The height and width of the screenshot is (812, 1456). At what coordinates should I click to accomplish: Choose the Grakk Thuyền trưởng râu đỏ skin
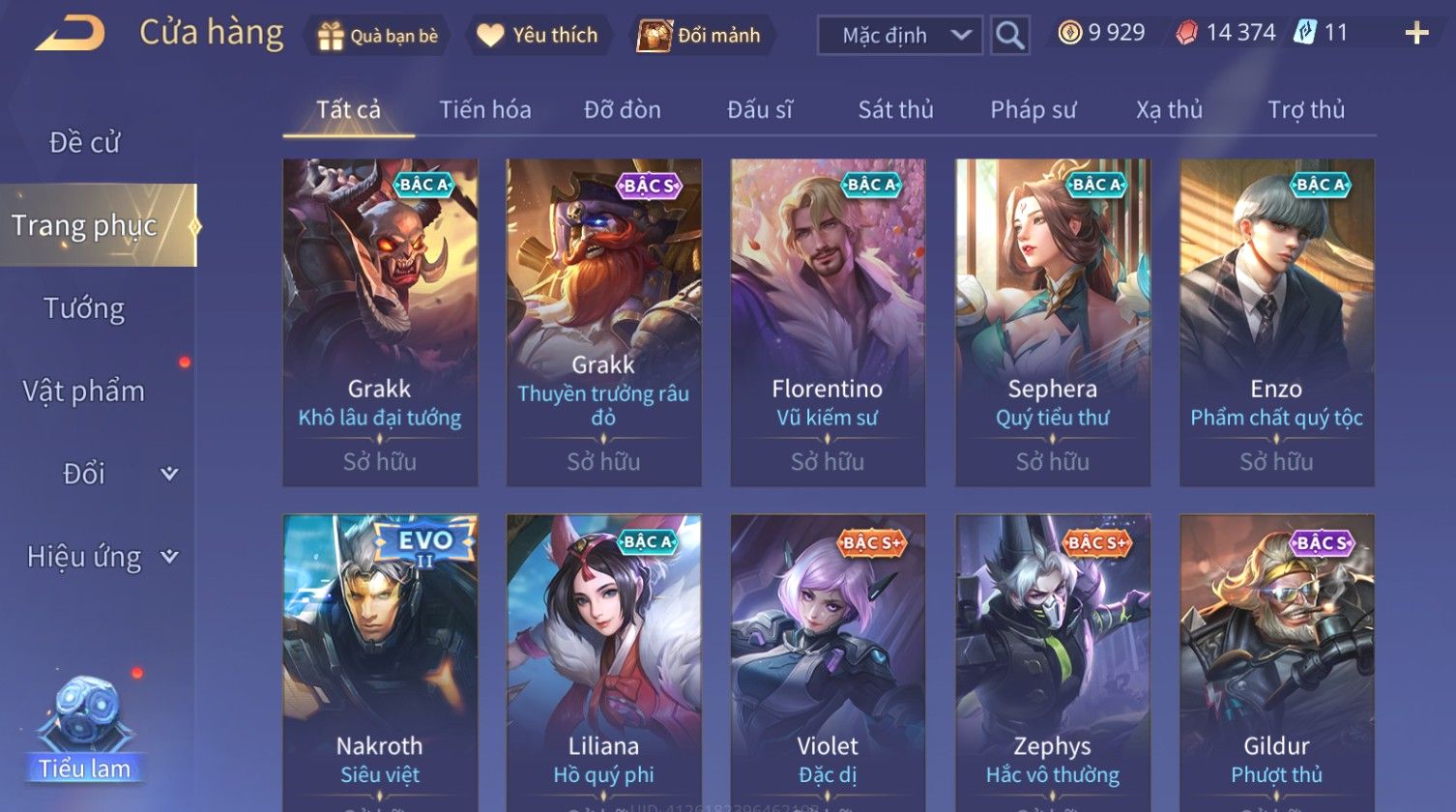coord(603,322)
